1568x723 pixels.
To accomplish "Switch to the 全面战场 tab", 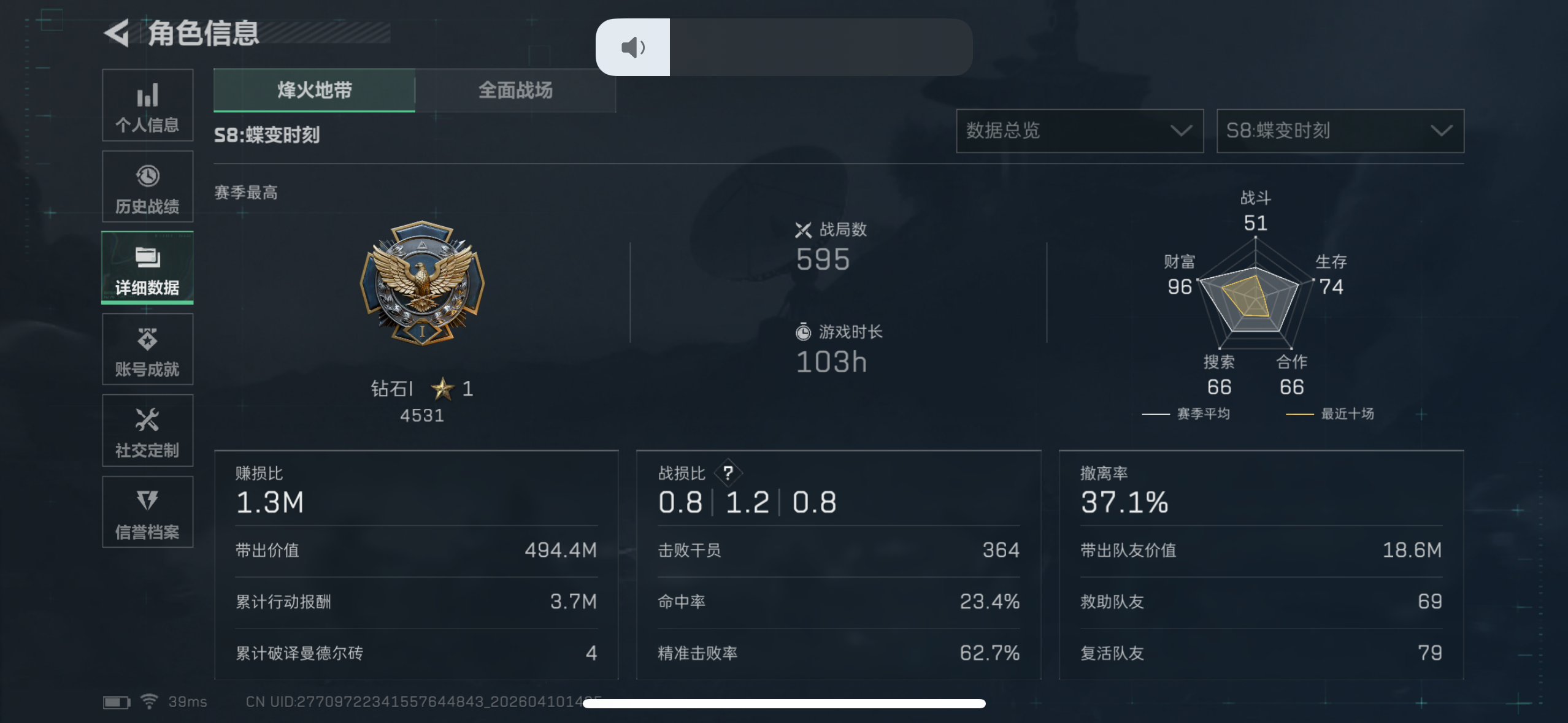I will (x=515, y=90).
